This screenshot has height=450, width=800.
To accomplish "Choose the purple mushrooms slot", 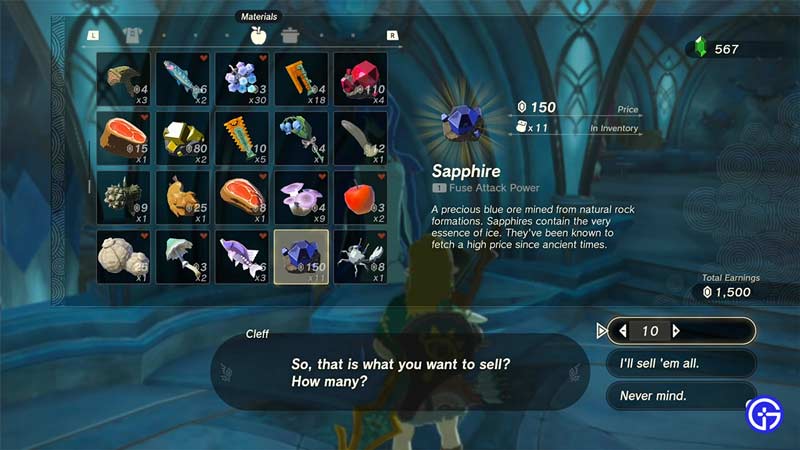I will tap(301, 198).
